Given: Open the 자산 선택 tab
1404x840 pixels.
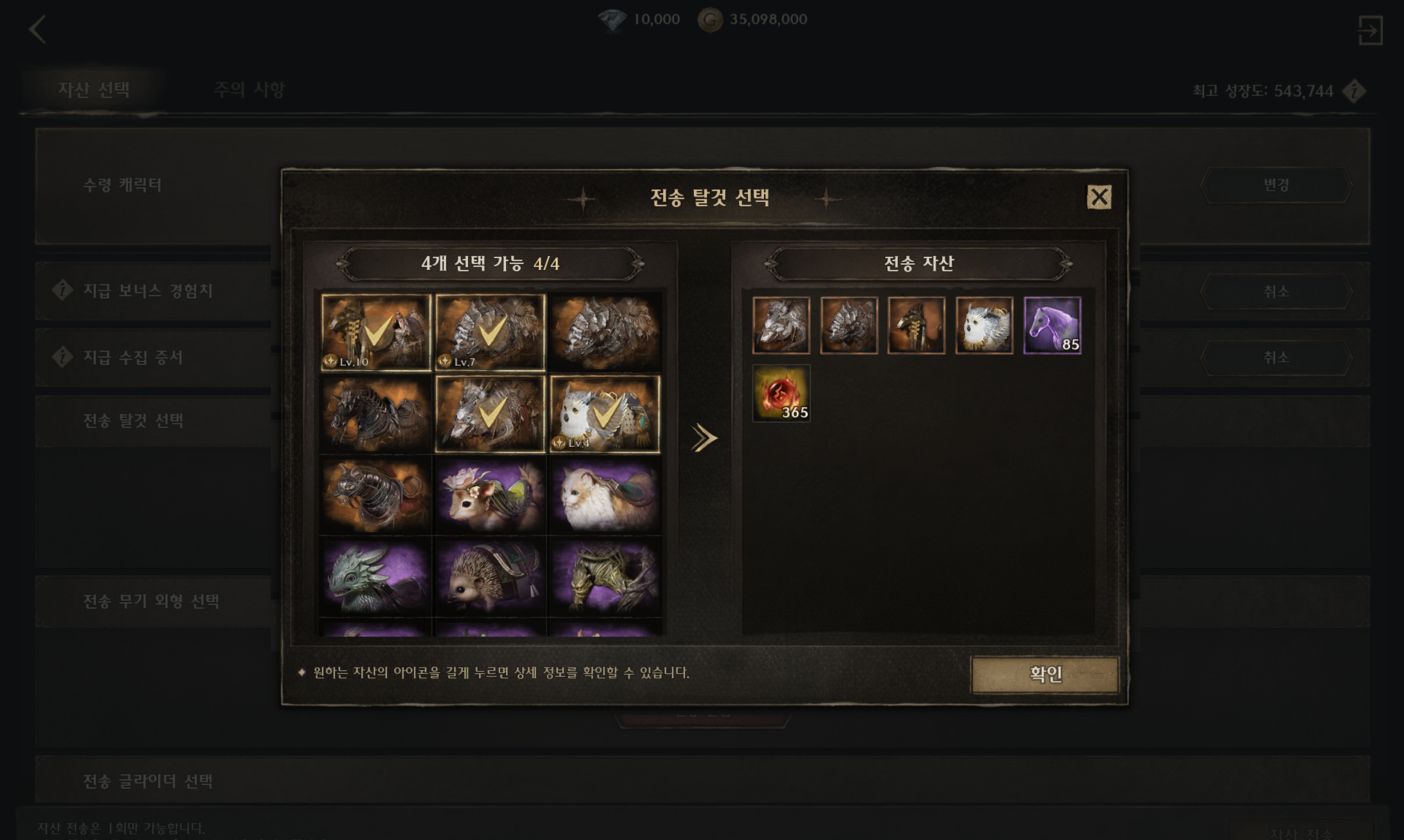Looking at the screenshot, I should tap(94, 90).
